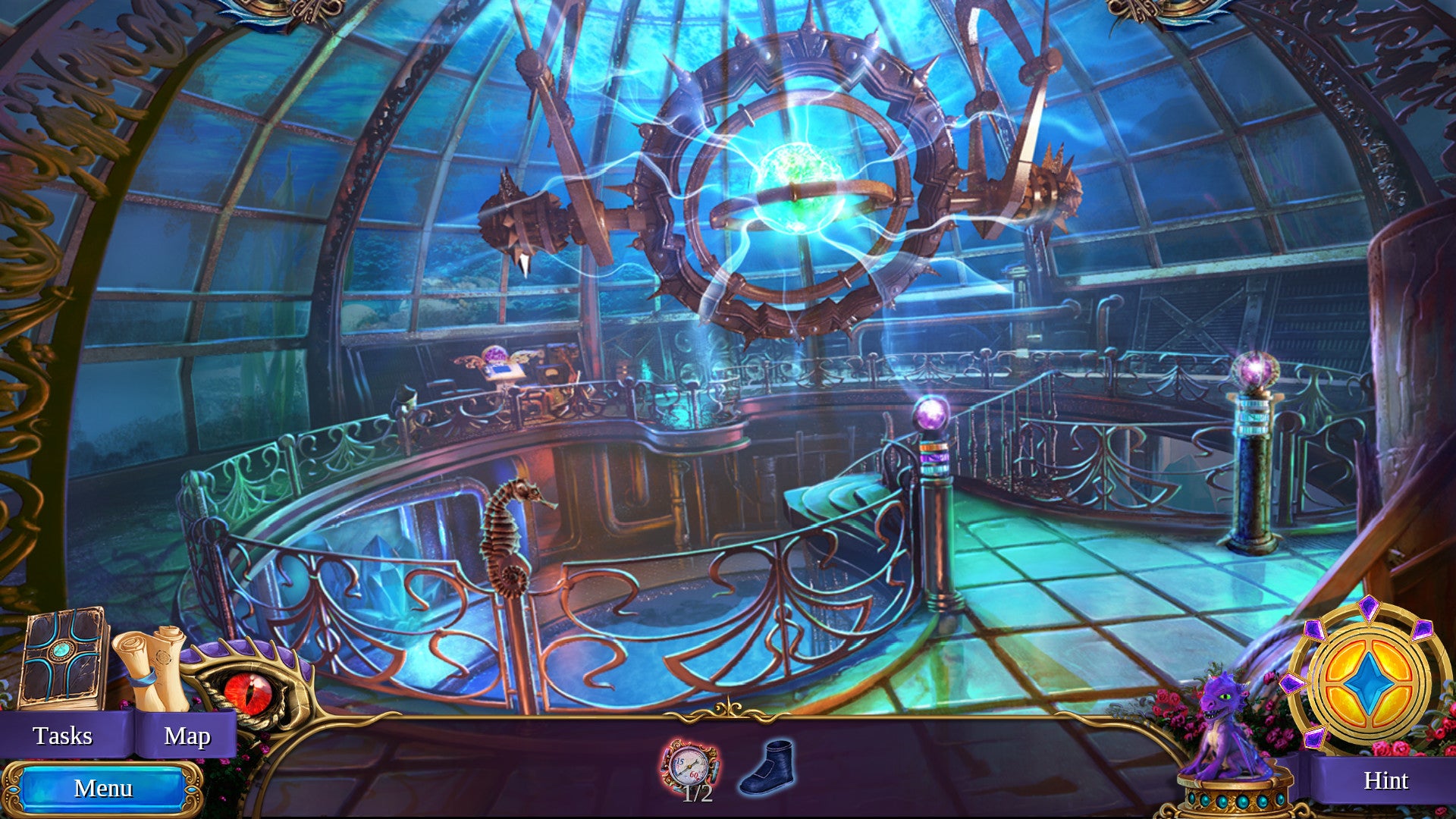1456x819 pixels.
Task: Open the Map
Action: click(187, 736)
